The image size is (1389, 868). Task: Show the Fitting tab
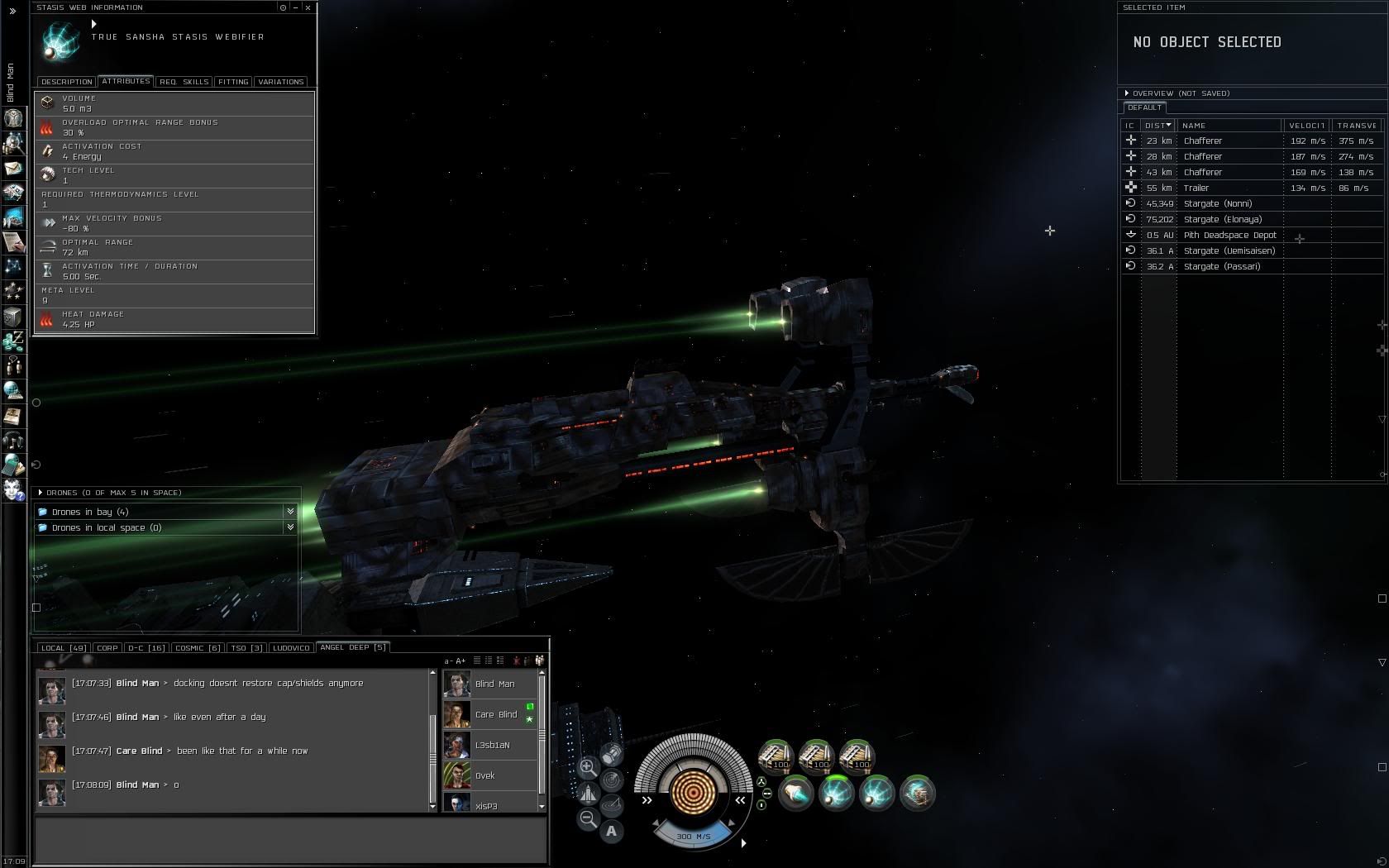point(233,82)
